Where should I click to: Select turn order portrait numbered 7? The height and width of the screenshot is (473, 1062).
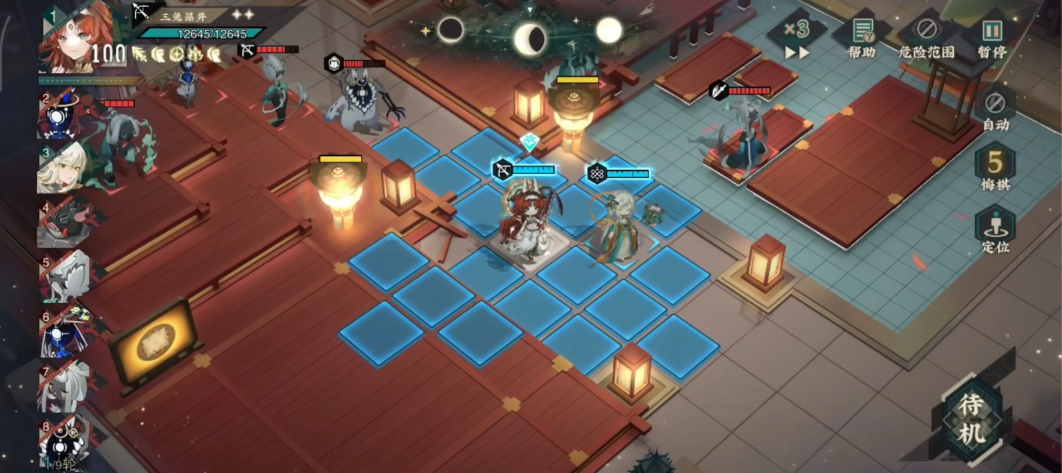pos(65,386)
